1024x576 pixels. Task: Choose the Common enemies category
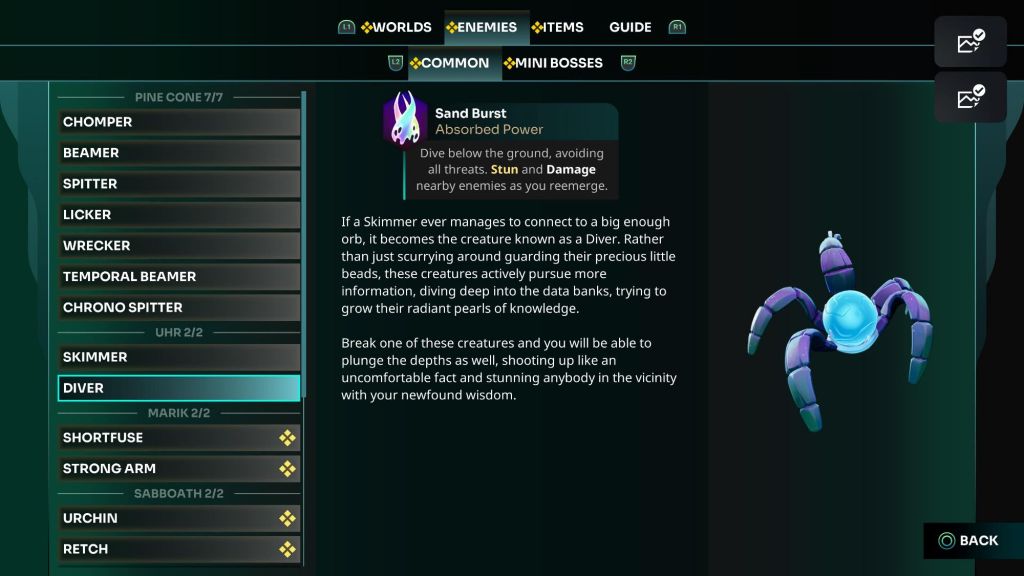tap(450, 63)
